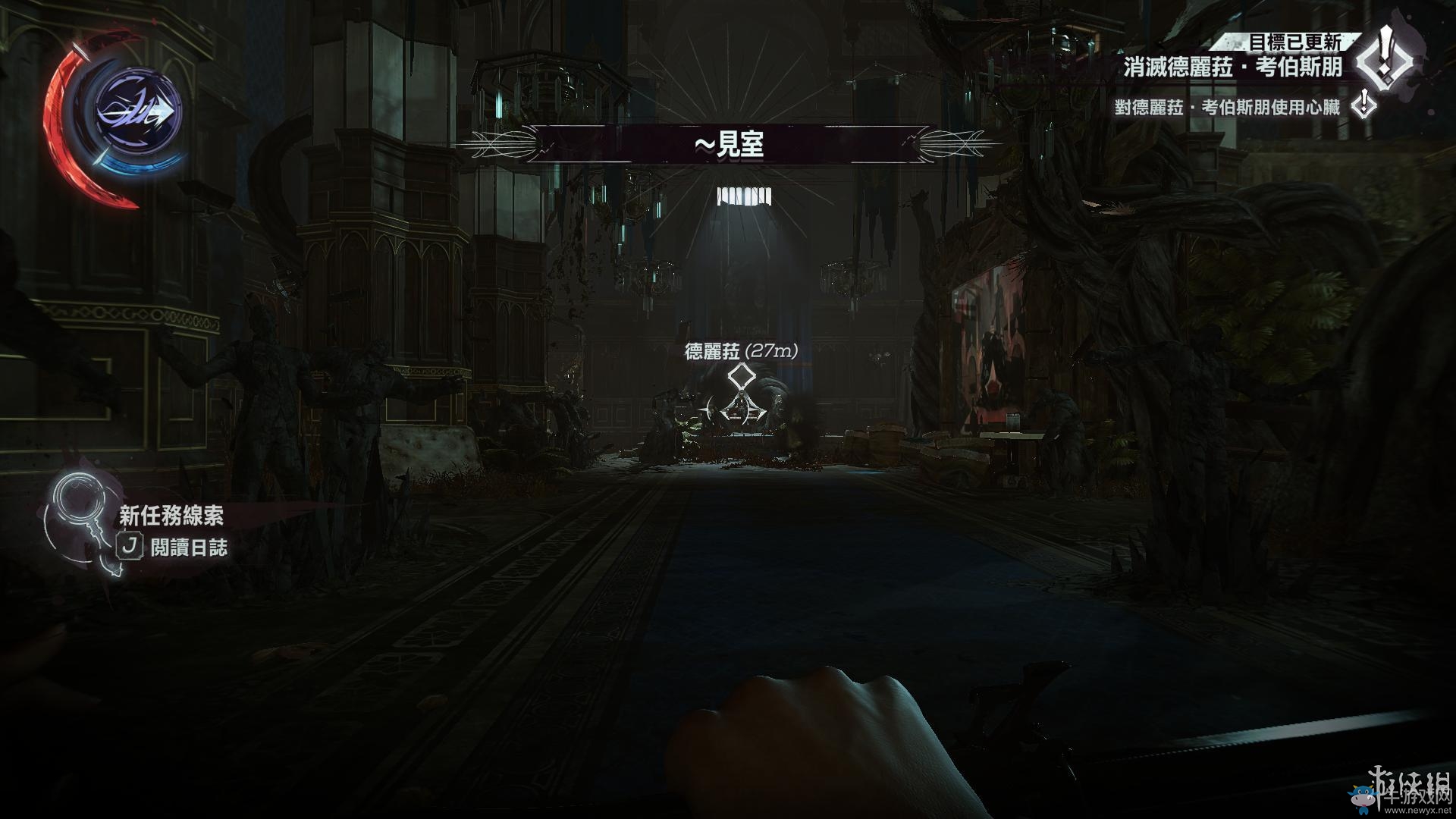Click the location name banner
1456x819 pixels.
(729, 143)
